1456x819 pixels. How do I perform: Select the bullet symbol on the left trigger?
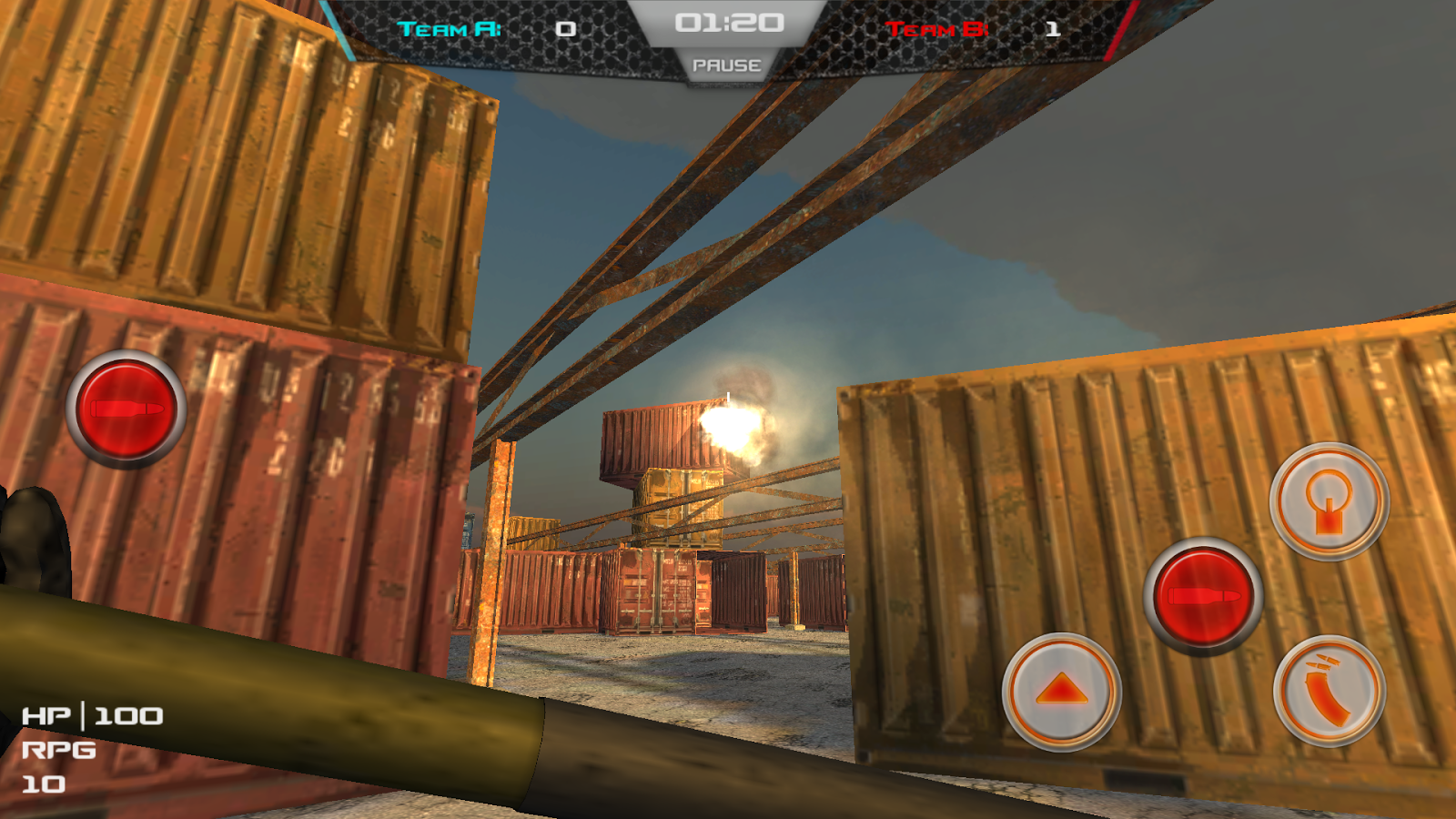pyautogui.click(x=123, y=409)
